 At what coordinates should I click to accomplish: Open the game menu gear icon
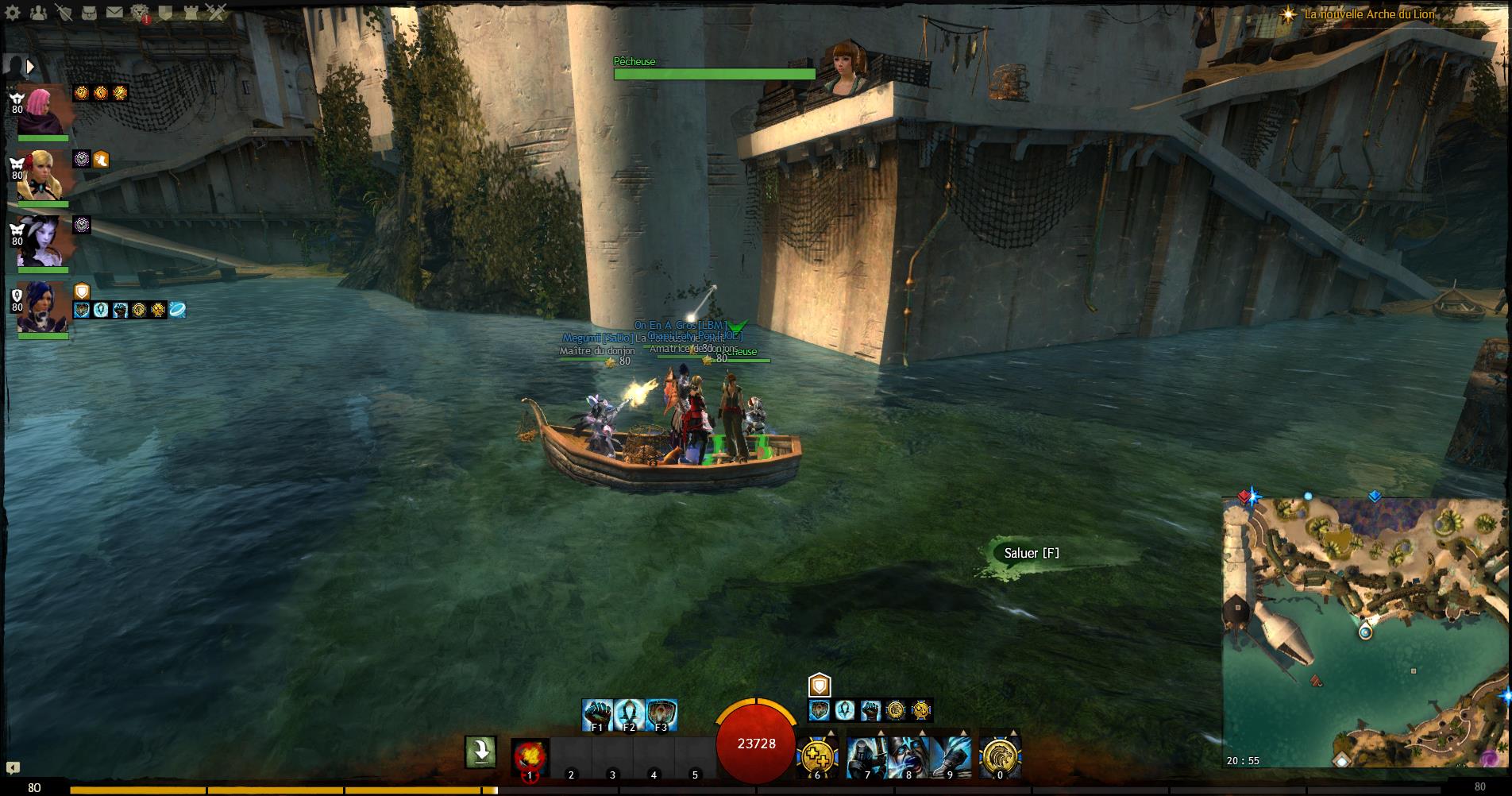click(x=13, y=12)
